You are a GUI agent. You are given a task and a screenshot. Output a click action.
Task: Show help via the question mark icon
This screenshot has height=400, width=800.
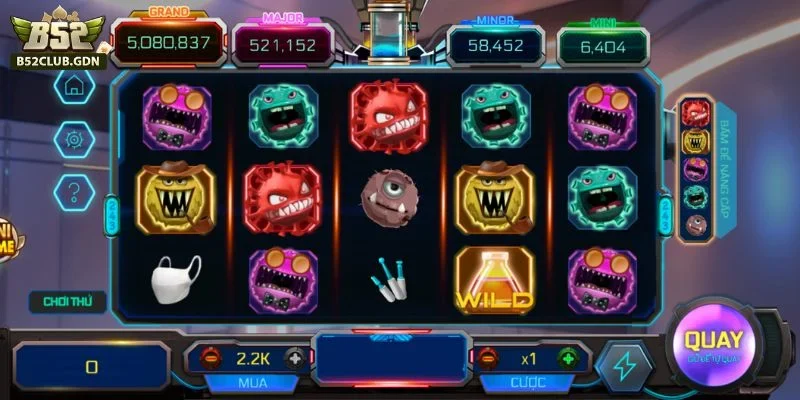click(74, 189)
